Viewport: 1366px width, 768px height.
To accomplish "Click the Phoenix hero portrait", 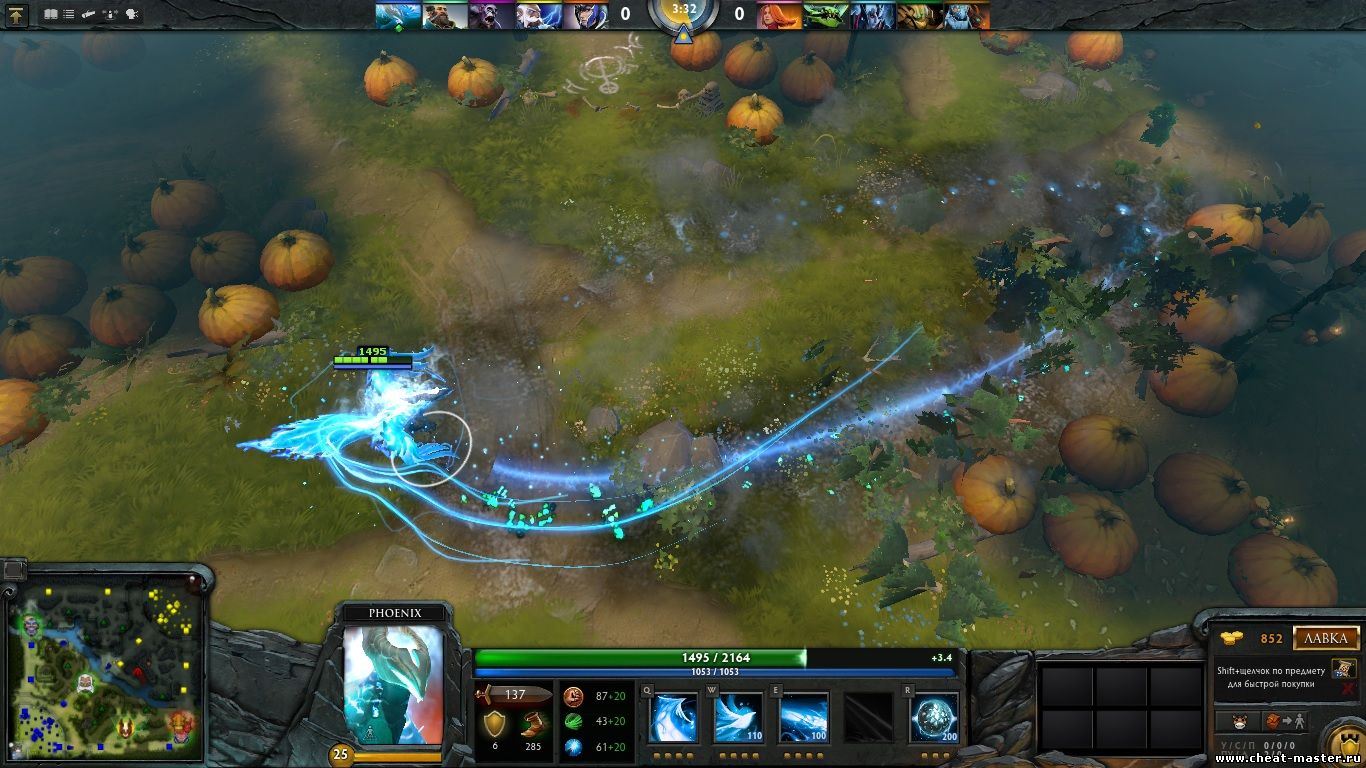I will (x=393, y=685).
